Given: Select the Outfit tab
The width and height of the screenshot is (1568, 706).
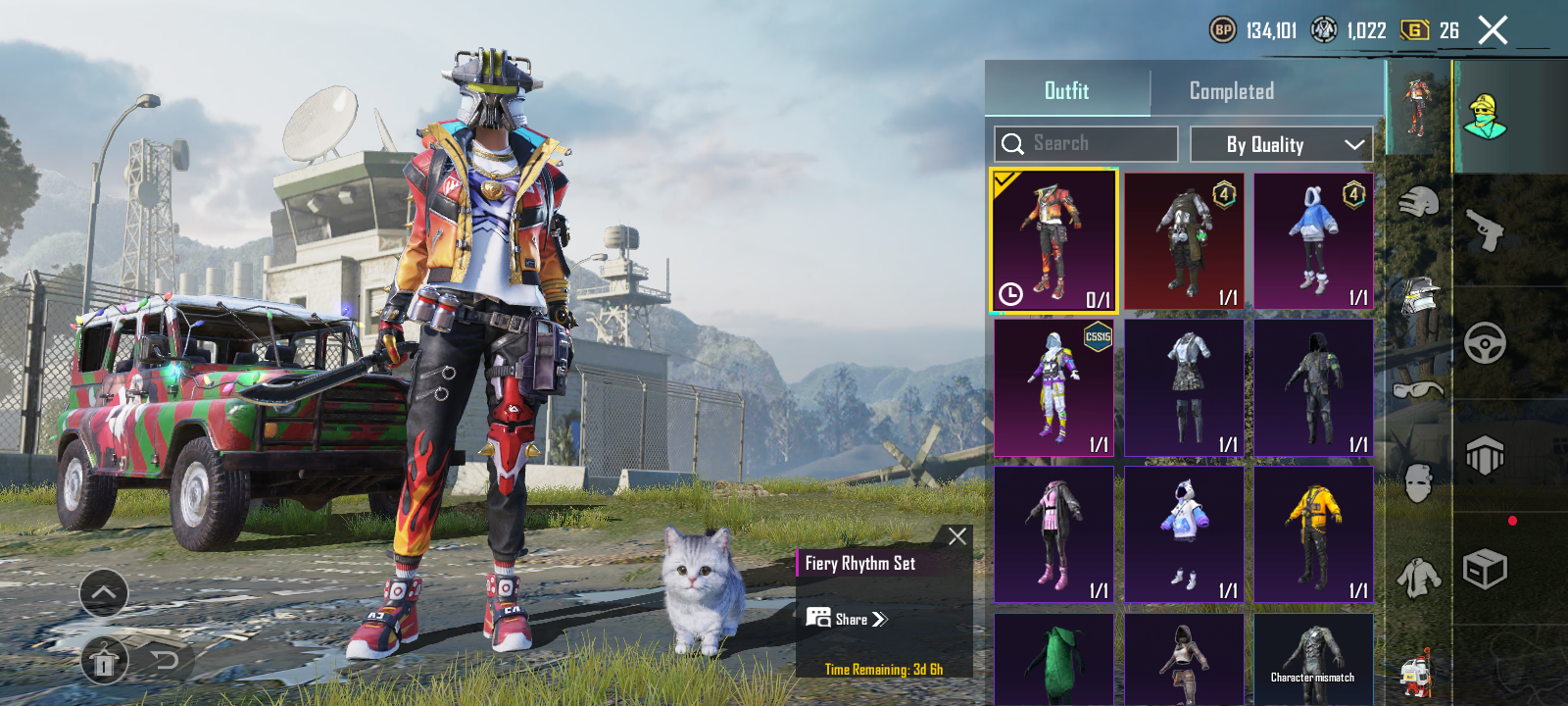Looking at the screenshot, I should (1067, 91).
